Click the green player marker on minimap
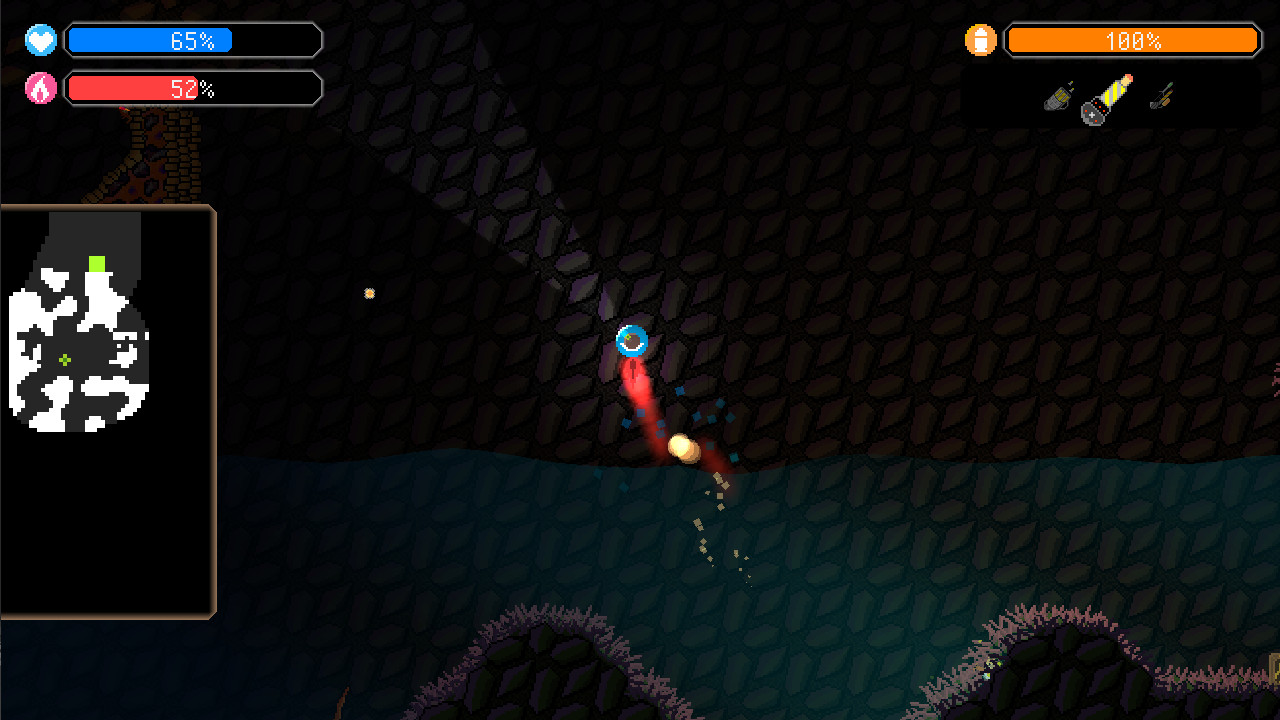This screenshot has width=1280, height=720. (96, 263)
